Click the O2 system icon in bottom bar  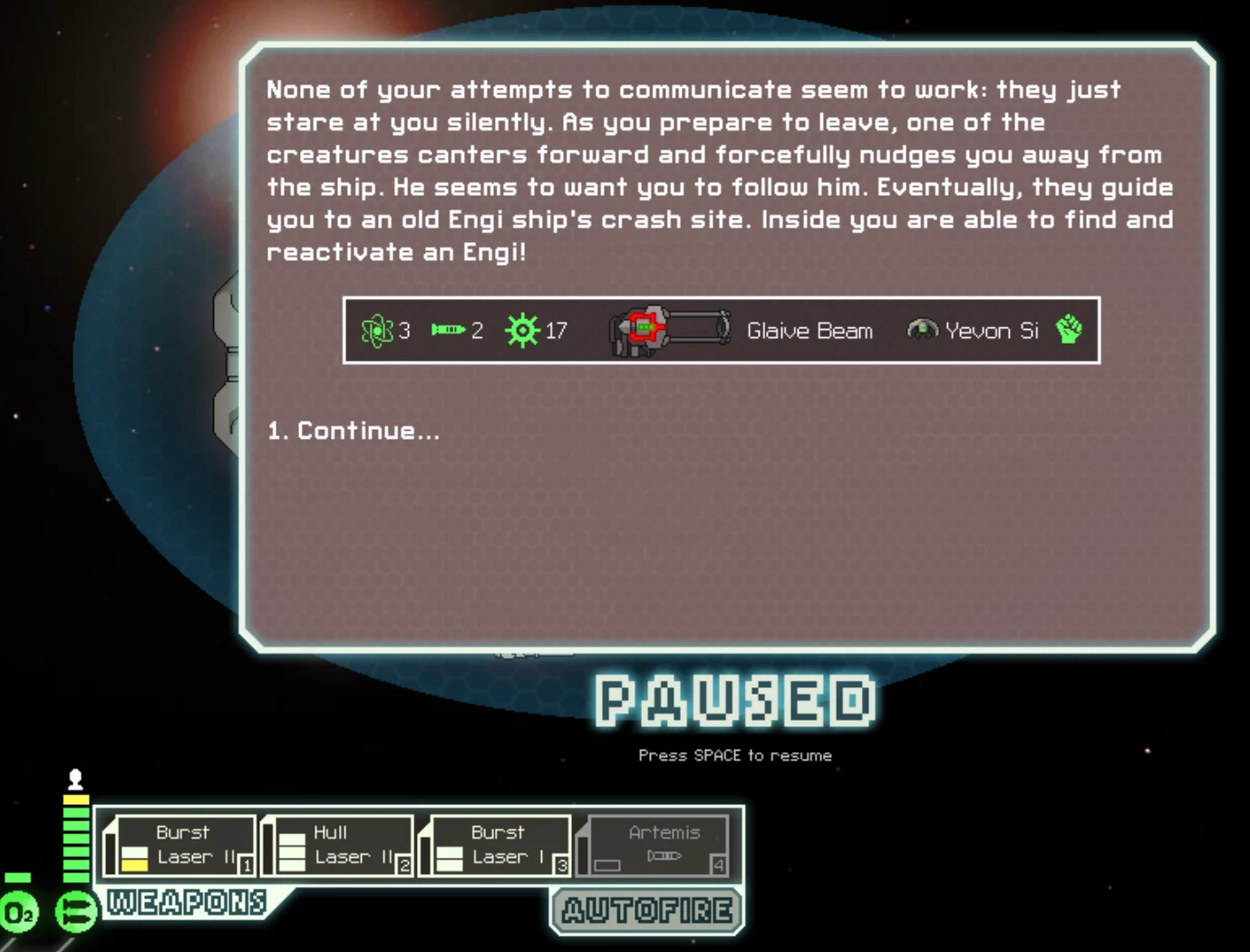[x=19, y=912]
